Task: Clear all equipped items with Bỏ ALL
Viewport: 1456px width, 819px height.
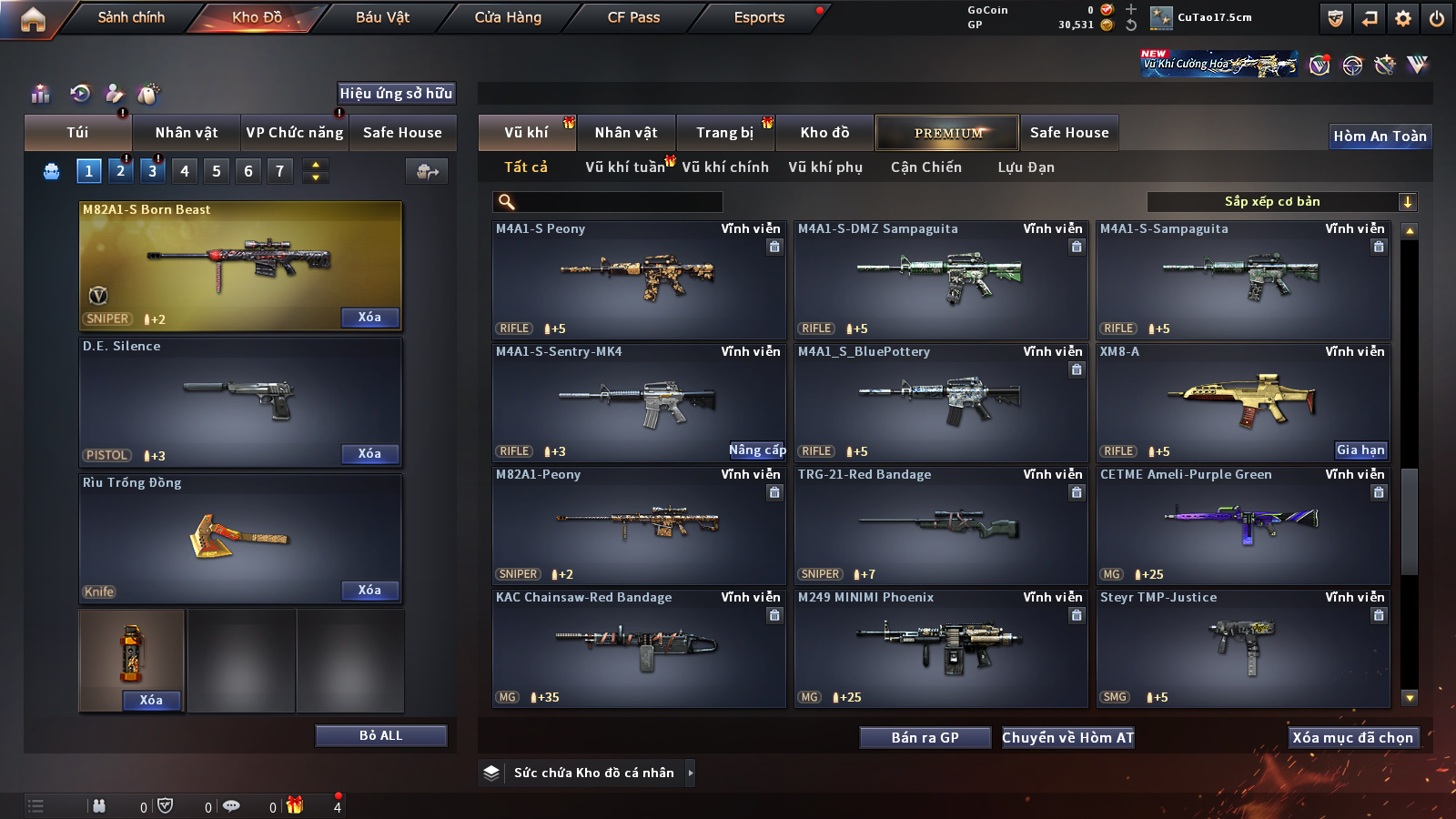Action: click(380, 736)
